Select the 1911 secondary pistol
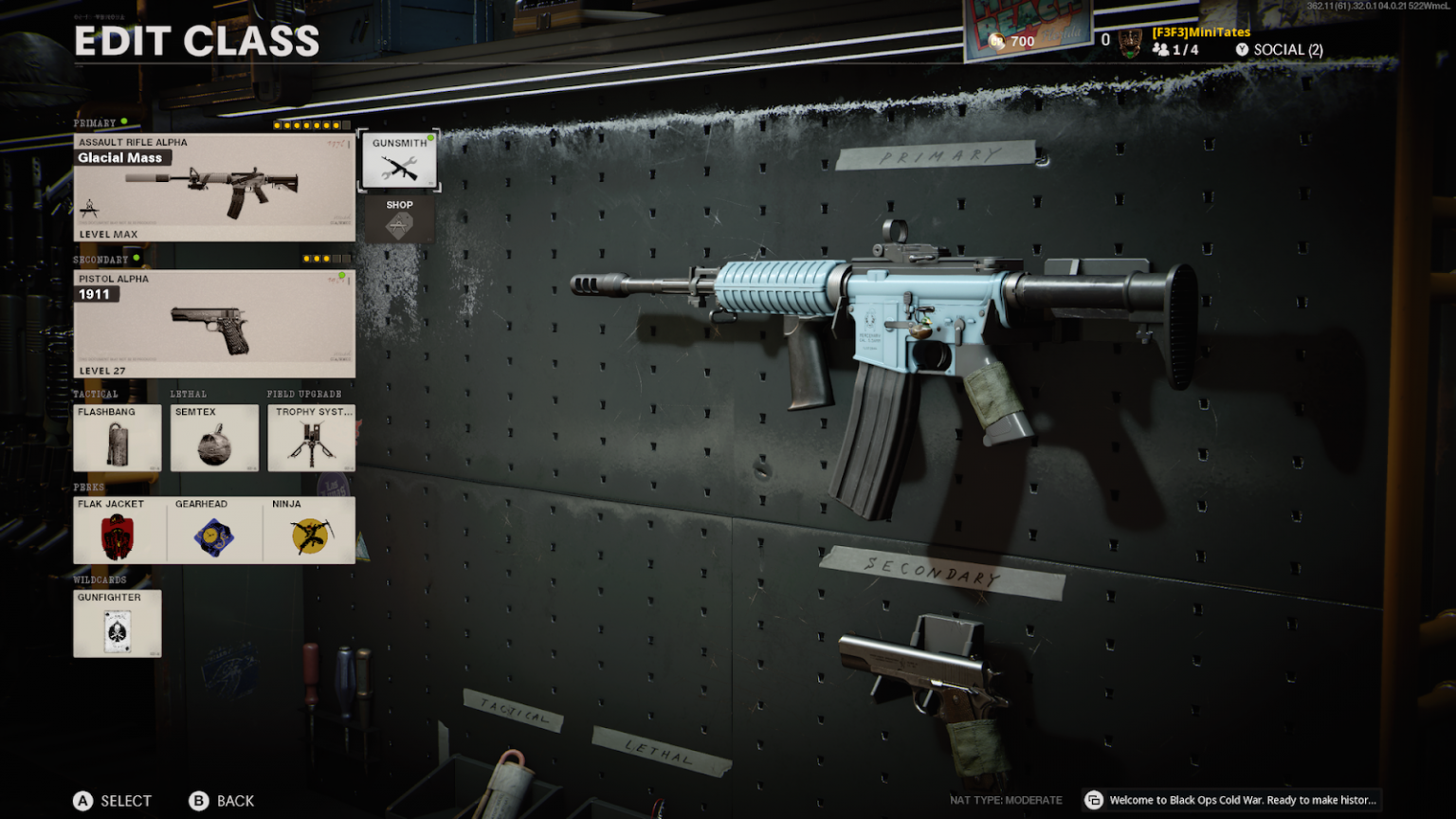 (214, 321)
